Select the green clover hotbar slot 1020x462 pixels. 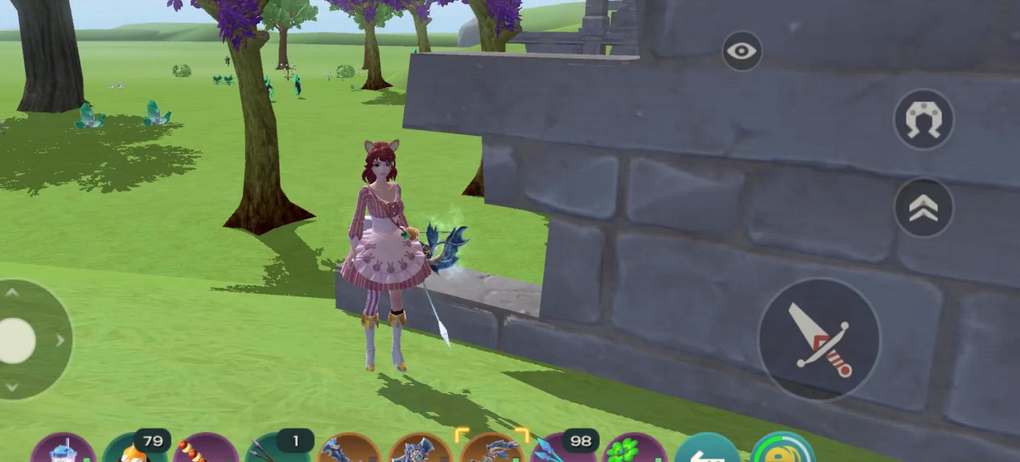point(634,450)
